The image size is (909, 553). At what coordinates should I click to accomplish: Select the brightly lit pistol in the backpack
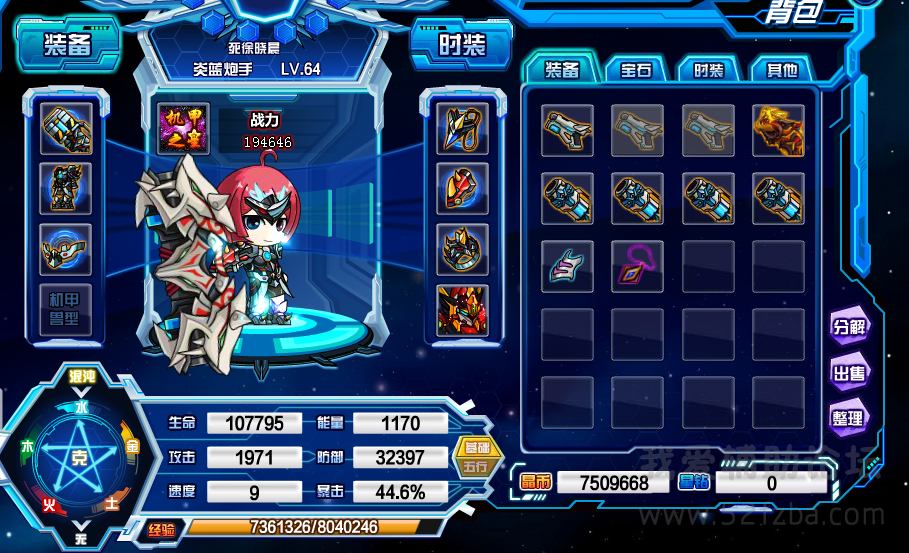tap(567, 130)
